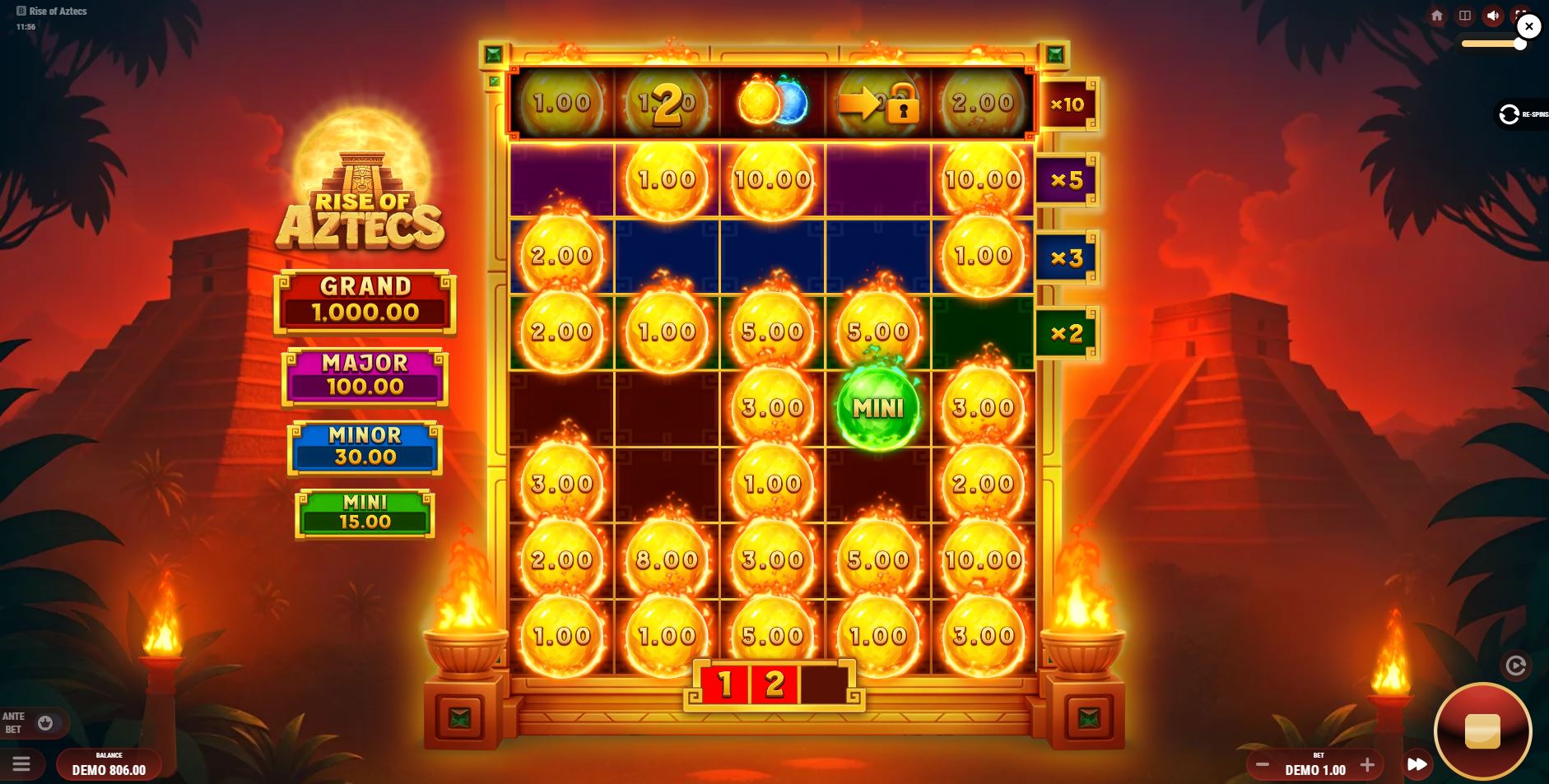Open the split-screen layout icon
This screenshot has width=1549, height=784.
(x=1465, y=15)
